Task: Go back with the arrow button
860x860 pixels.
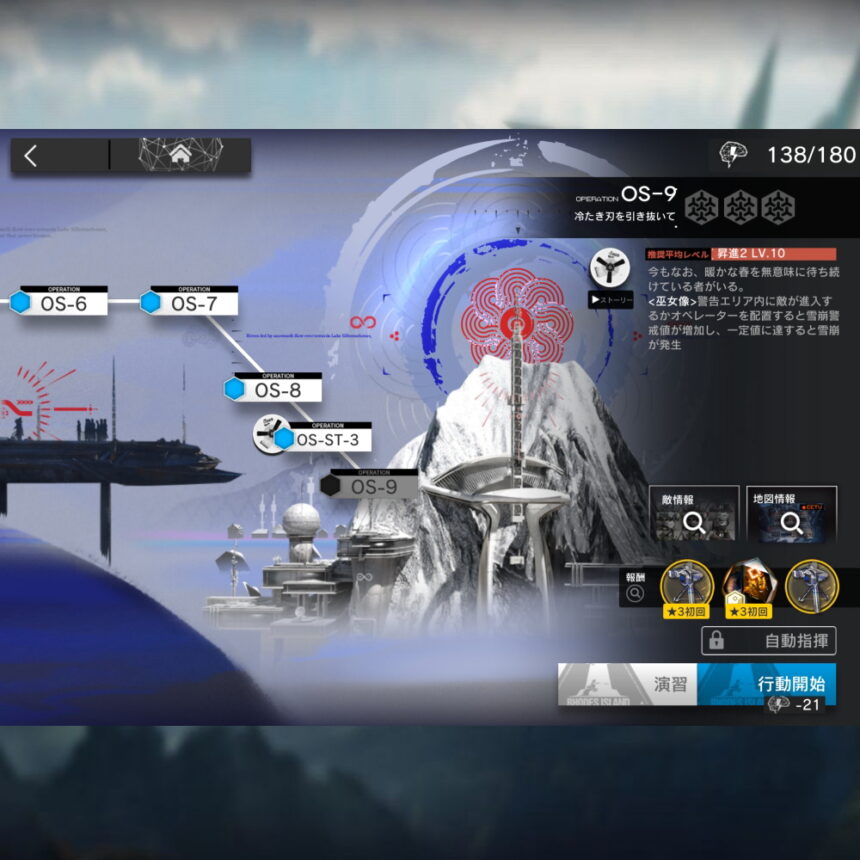Action: [x=32, y=155]
